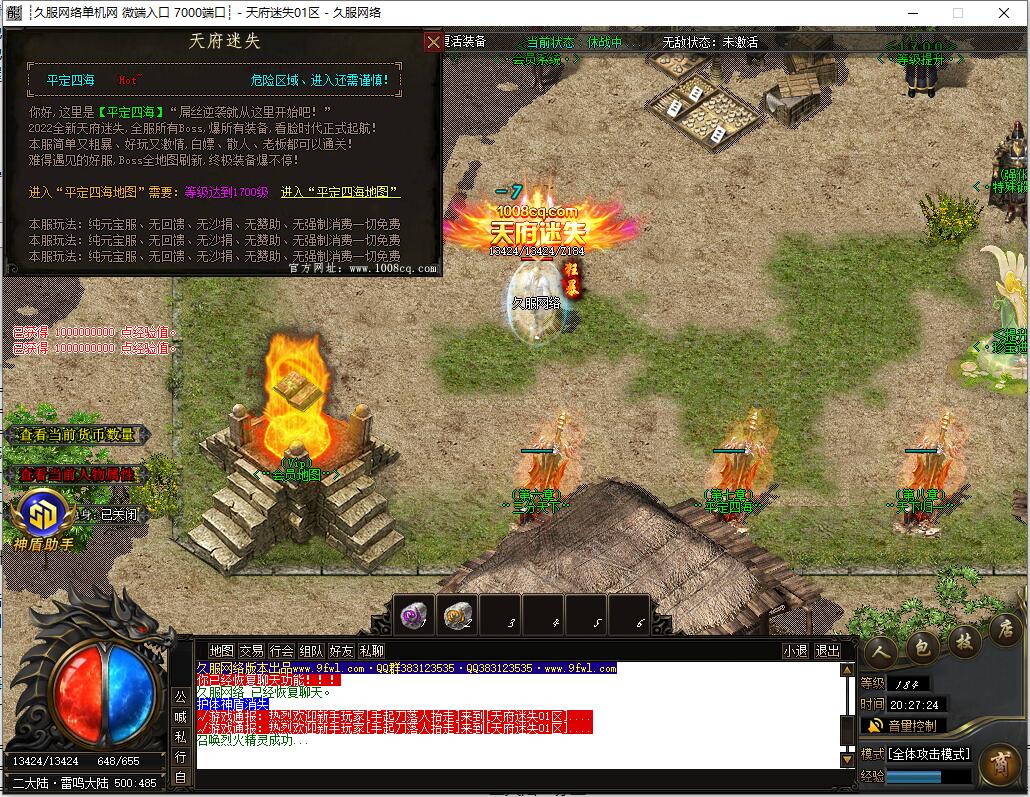This screenshot has width=1030, height=797.
Task: Use the purple scroll in hotbar slot 1
Action: tap(413, 615)
